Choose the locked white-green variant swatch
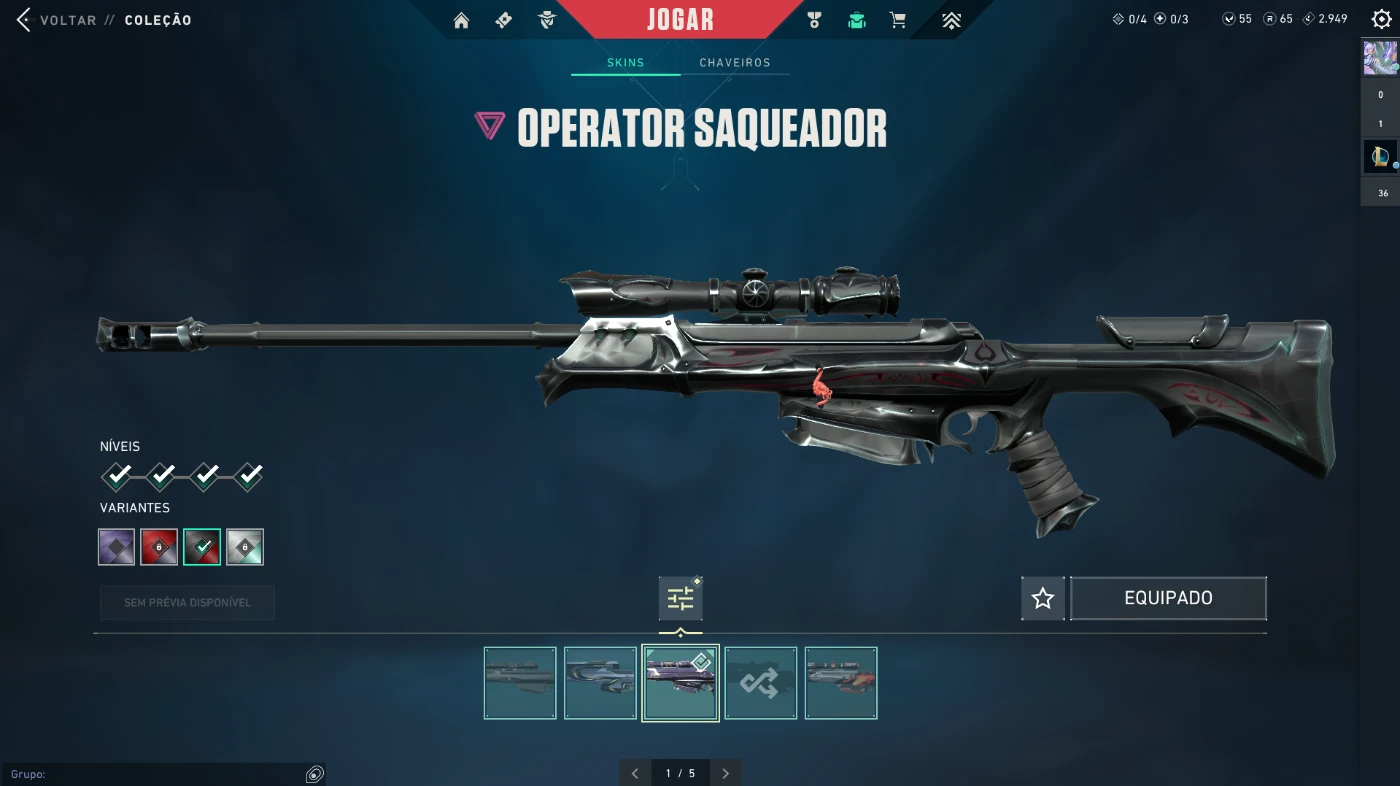Screen dimensions: 1400x786 245,547
